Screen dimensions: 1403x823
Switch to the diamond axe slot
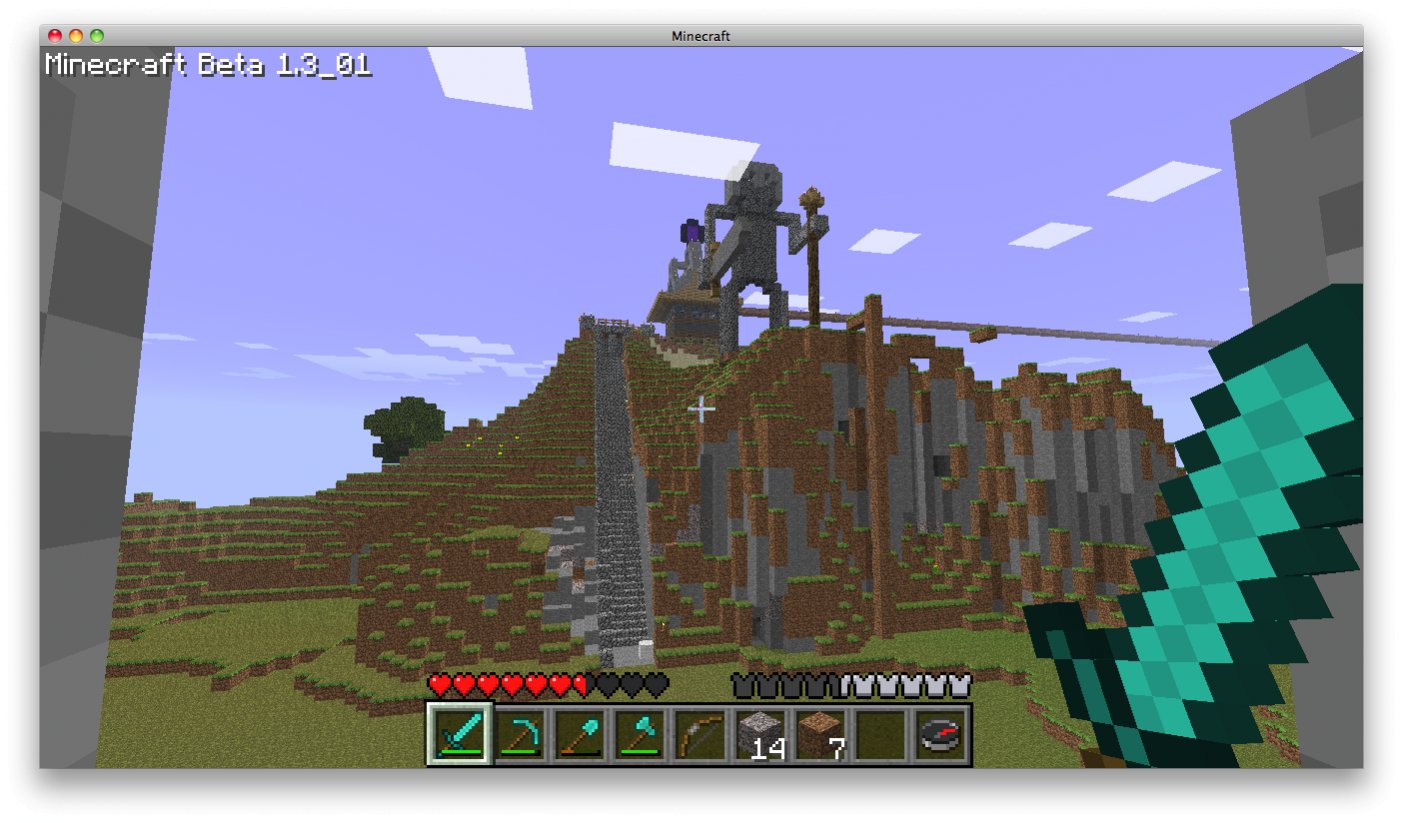[640, 734]
